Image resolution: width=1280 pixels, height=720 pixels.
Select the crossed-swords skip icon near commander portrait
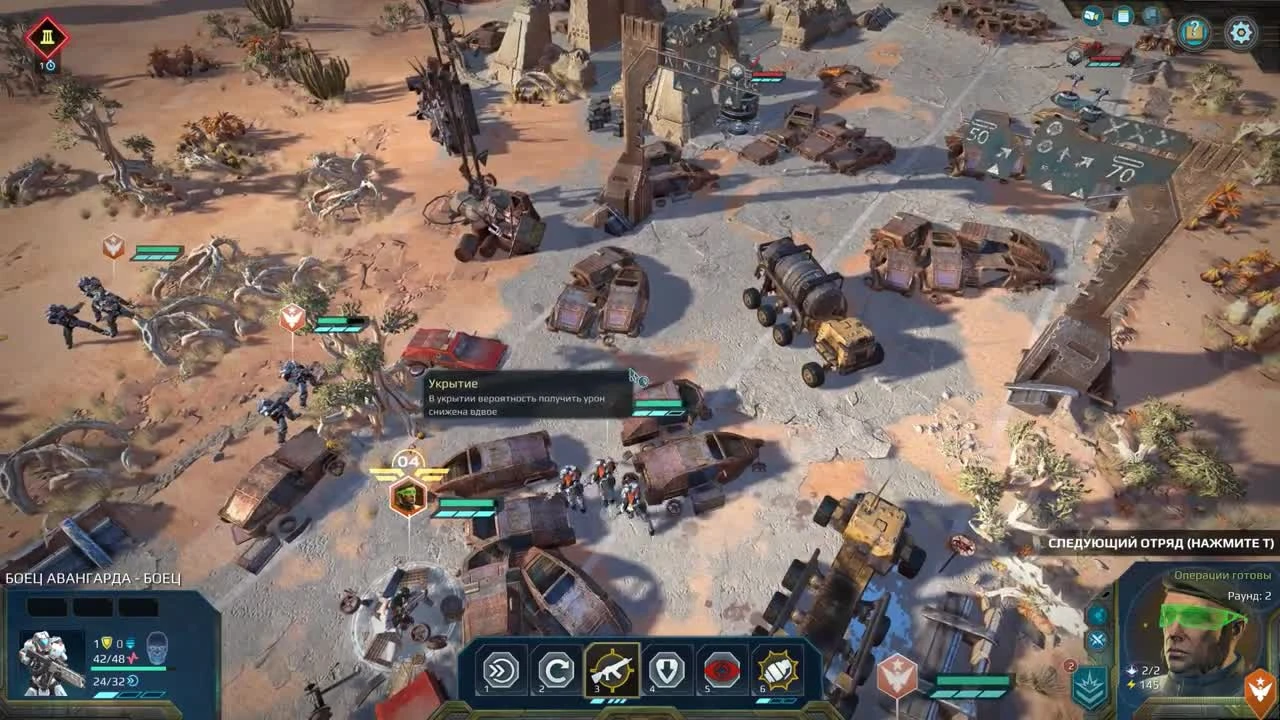point(1096,639)
